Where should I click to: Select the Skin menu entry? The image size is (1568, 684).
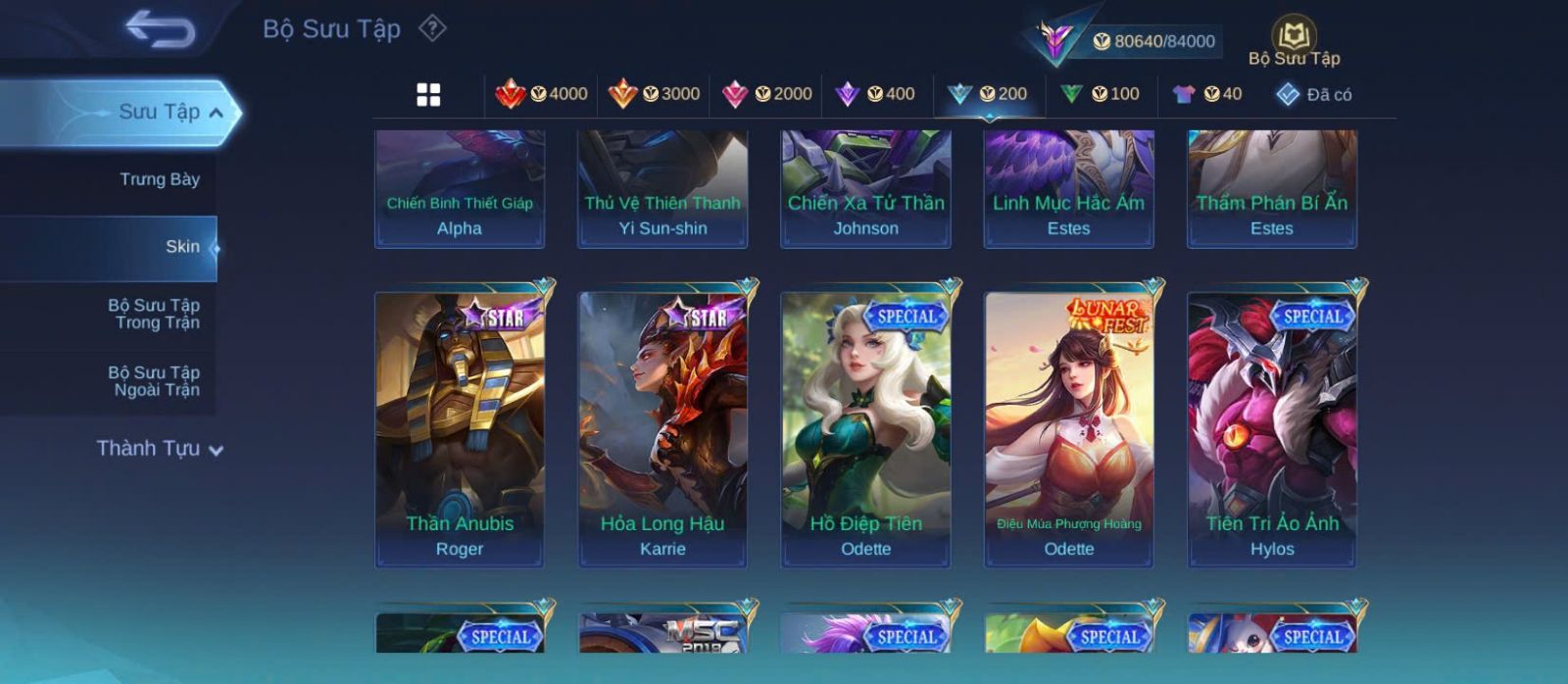click(x=182, y=247)
